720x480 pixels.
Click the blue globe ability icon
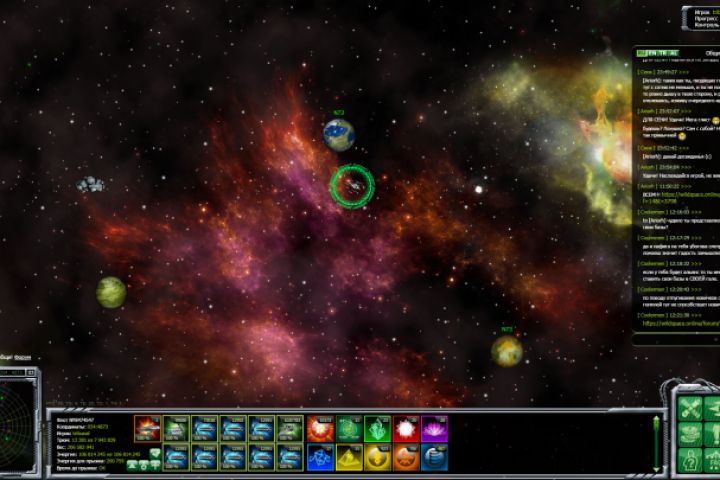pos(435,457)
